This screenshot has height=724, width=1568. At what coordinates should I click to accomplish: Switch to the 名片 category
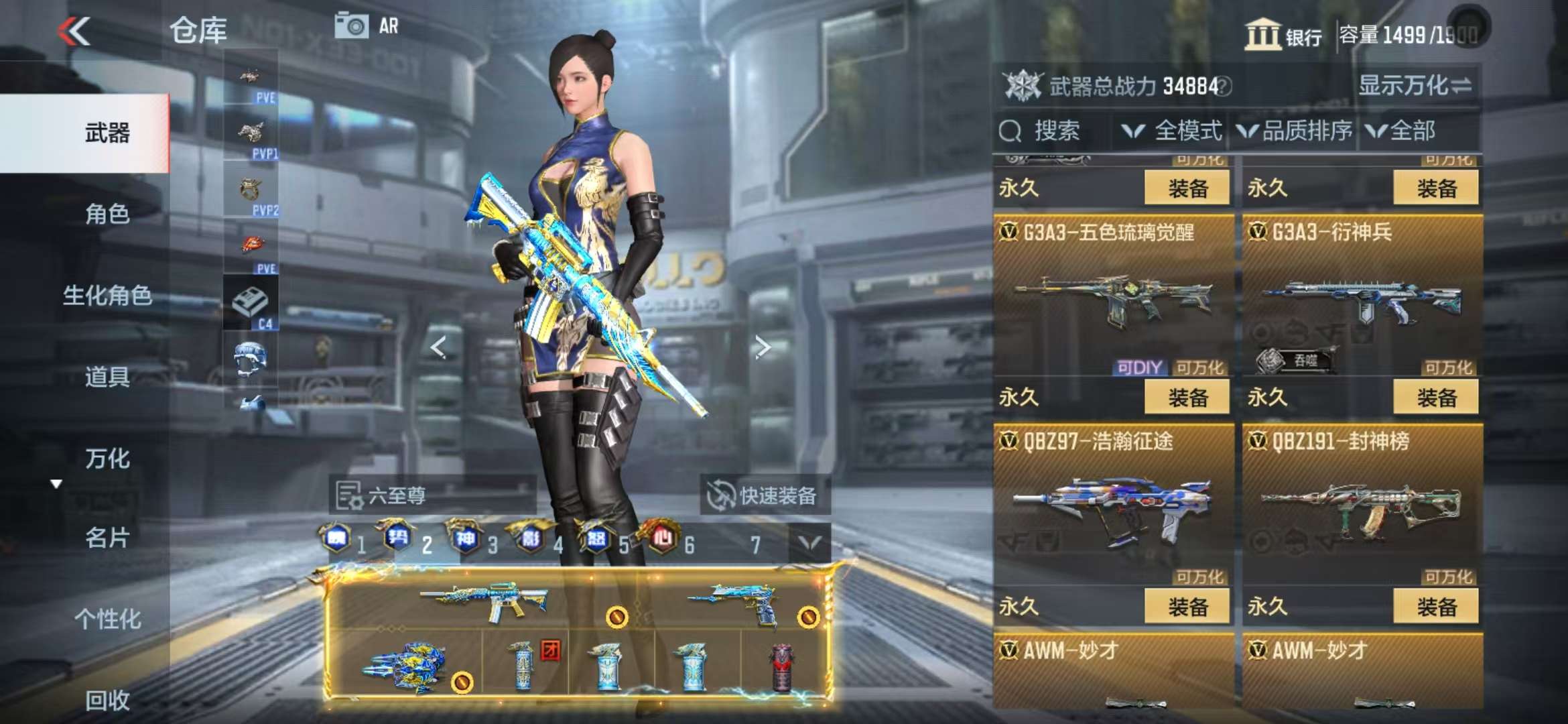point(107,538)
